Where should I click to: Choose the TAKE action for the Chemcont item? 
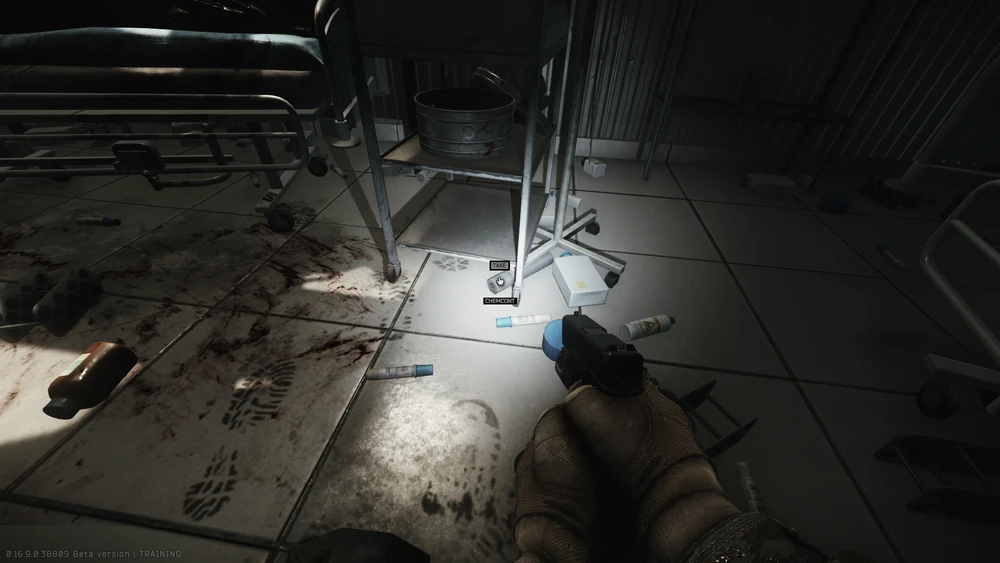[499, 266]
